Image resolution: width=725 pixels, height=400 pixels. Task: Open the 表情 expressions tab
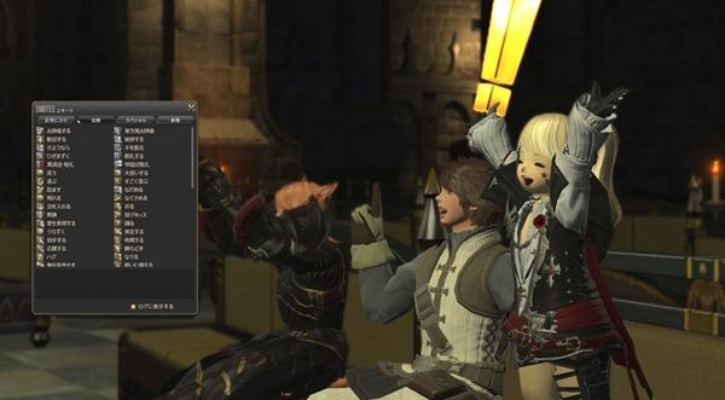tap(174, 120)
